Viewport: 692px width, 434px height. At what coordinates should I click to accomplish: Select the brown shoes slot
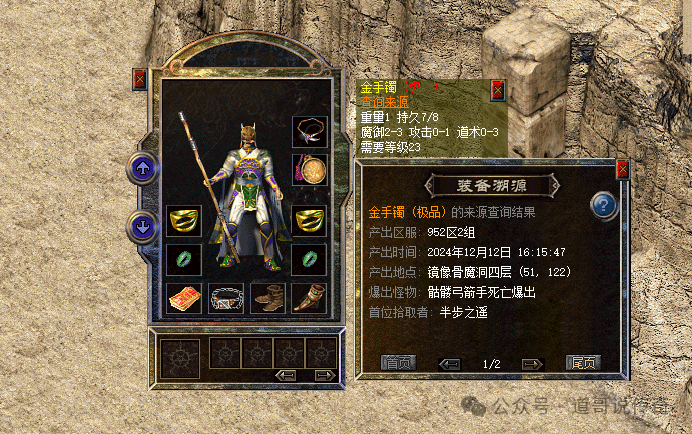click(x=268, y=297)
